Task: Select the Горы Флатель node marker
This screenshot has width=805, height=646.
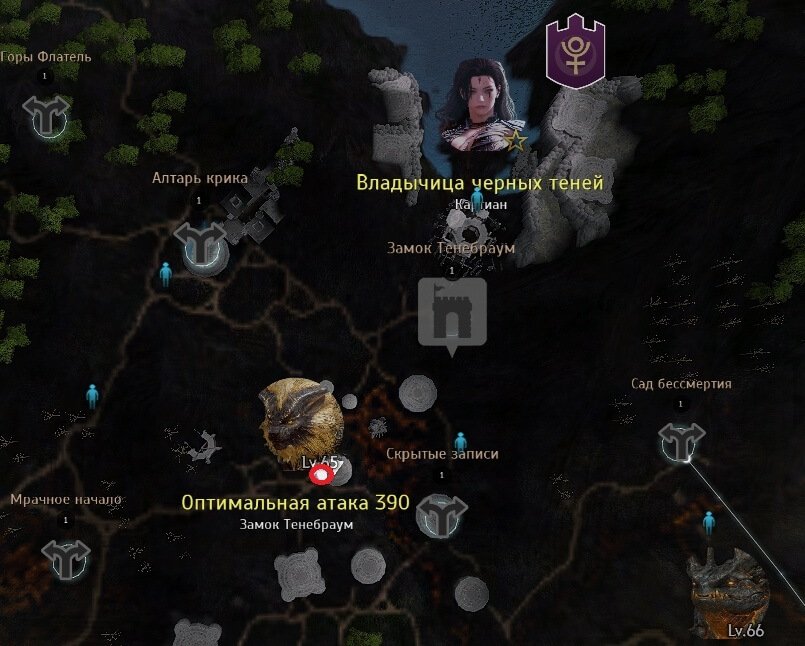Action: (x=46, y=117)
